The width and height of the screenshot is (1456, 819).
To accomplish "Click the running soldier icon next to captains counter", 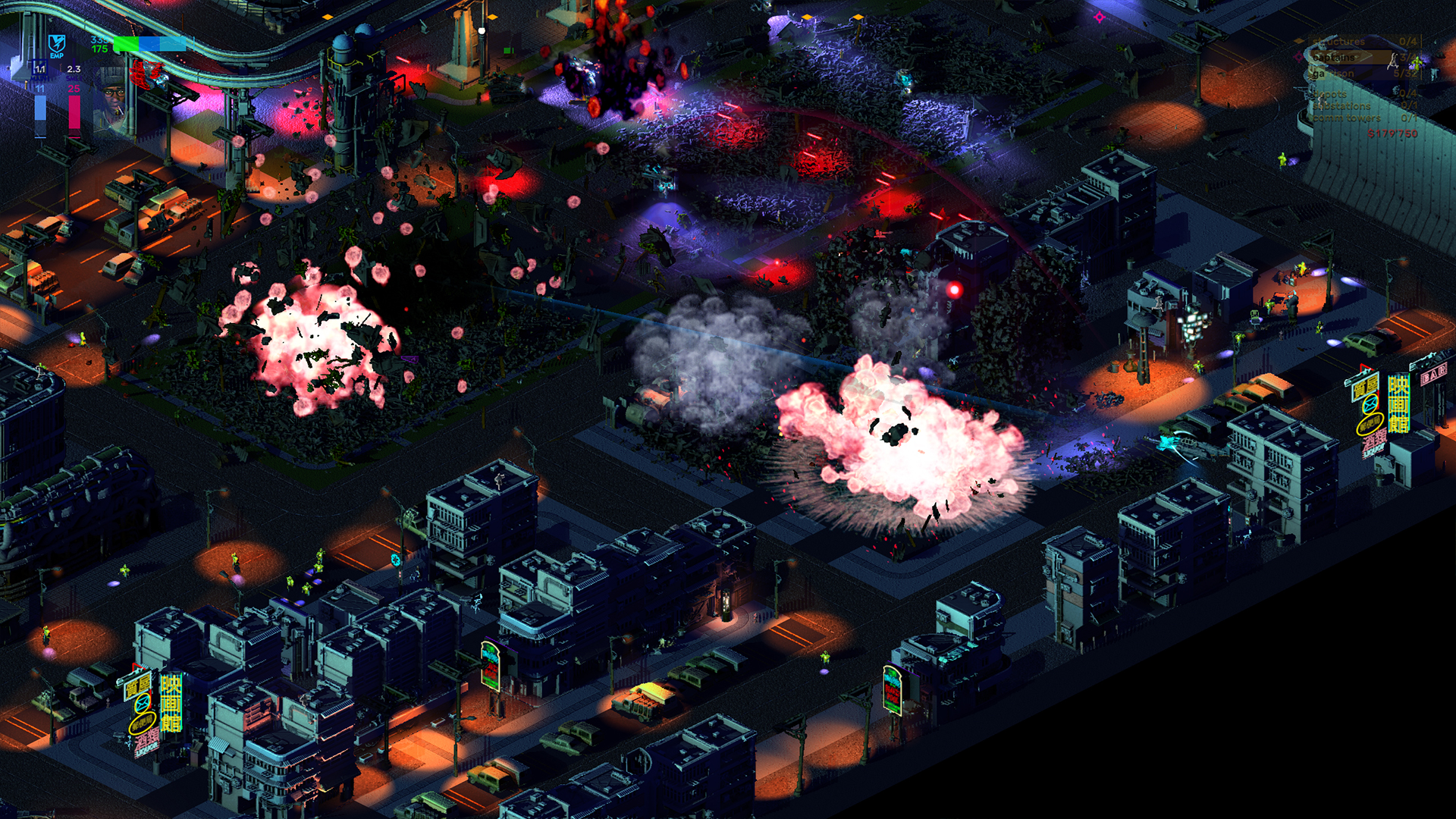I will coord(1393,61).
